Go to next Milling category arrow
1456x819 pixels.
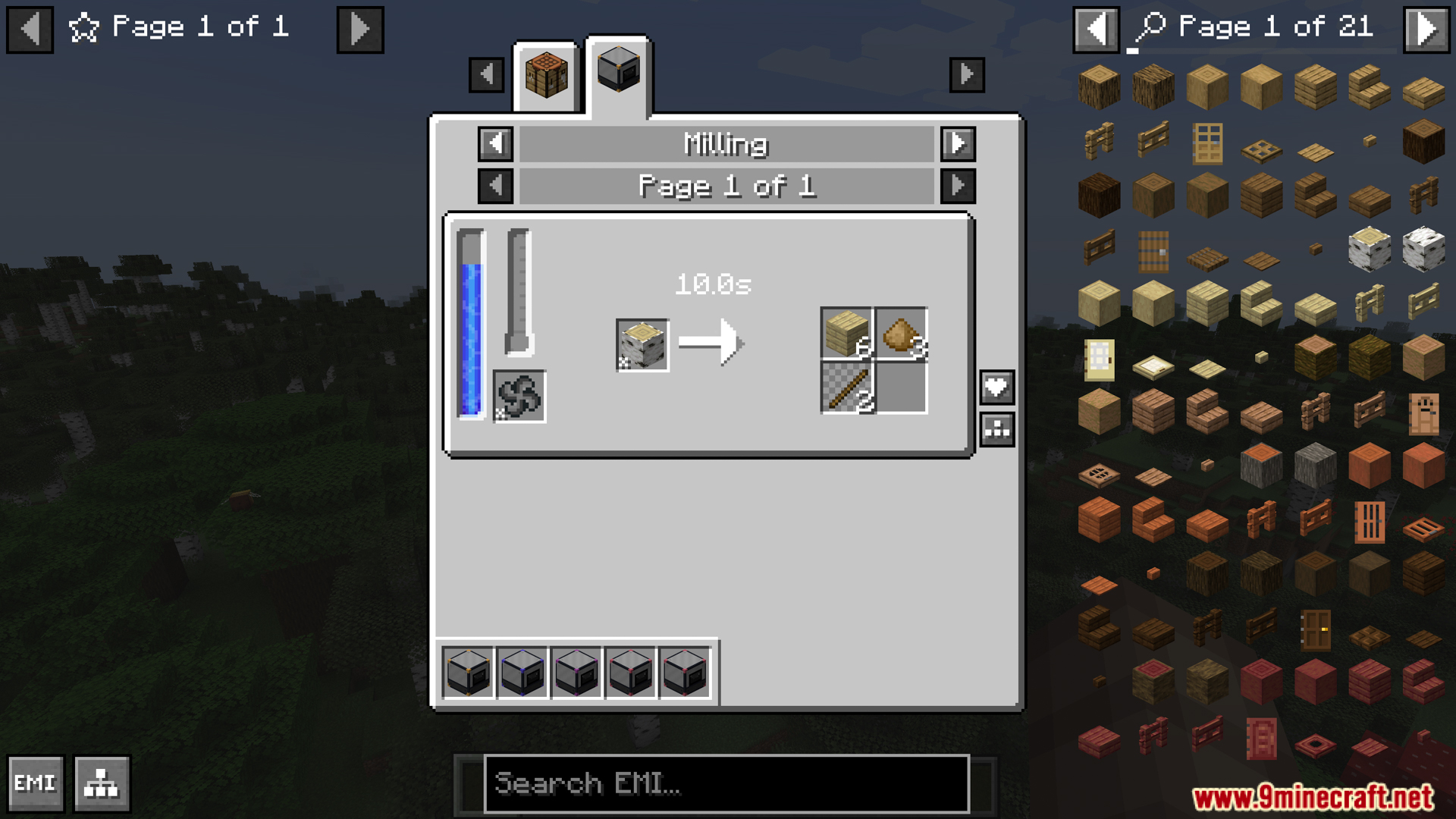click(x=958, y=143)
